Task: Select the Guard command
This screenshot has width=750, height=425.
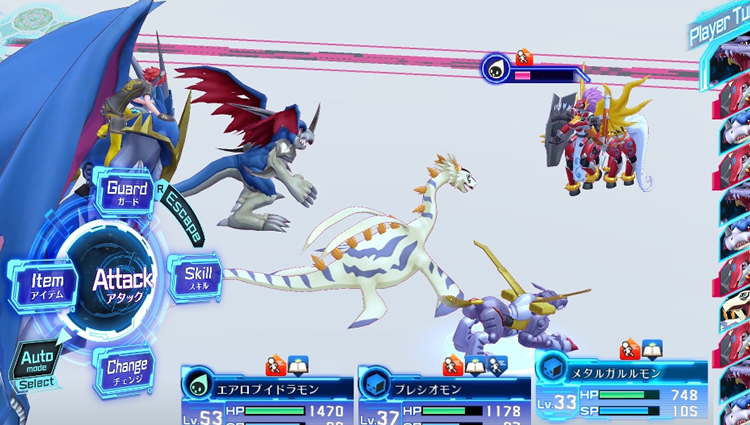Action: click(127, 193)
